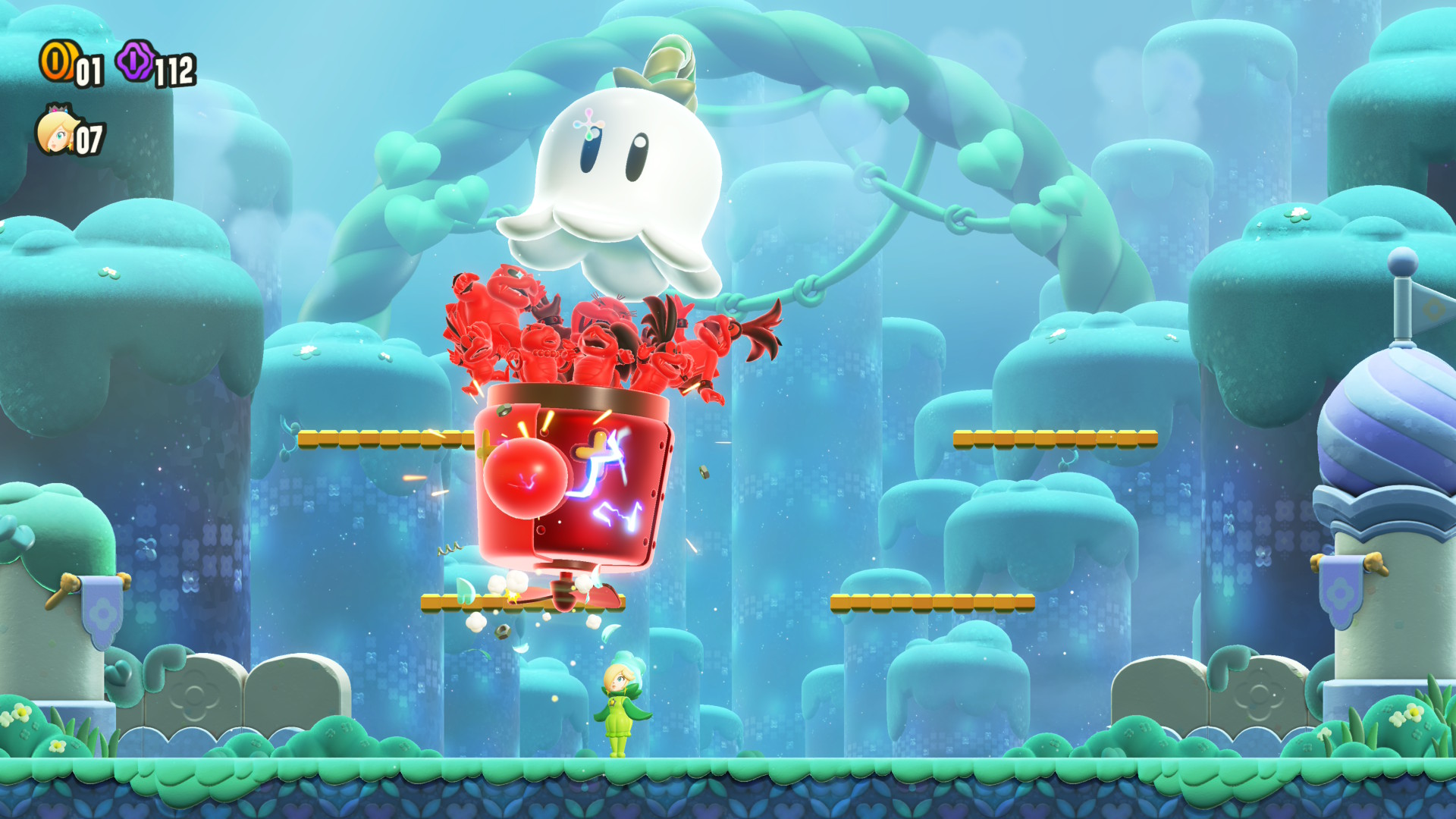
Task: Select the Rosalina lives portrait icon
Action: pos(55,132)
